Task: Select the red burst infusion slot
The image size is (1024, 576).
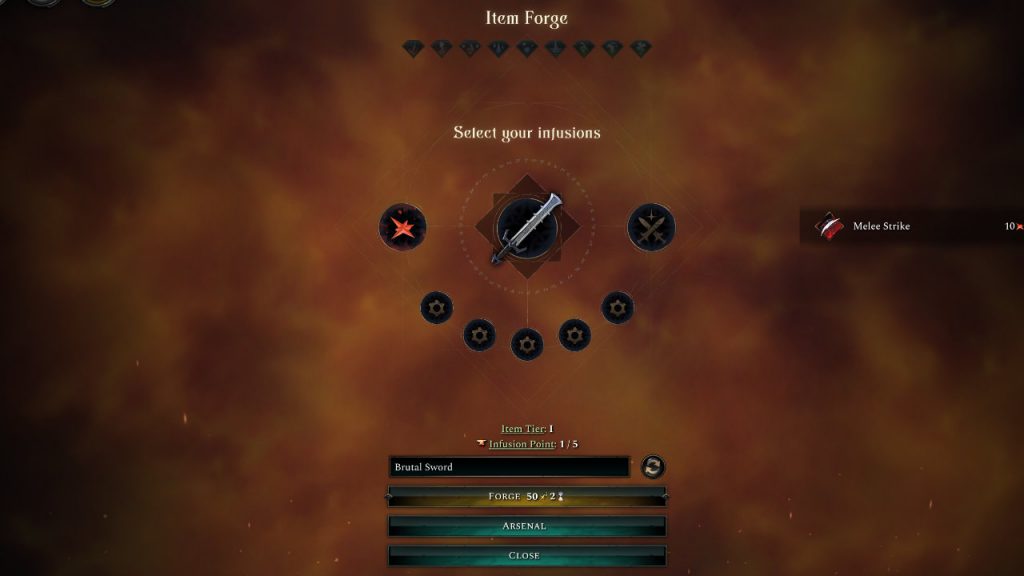Action: pyautogui.click(x=403, y=228)
